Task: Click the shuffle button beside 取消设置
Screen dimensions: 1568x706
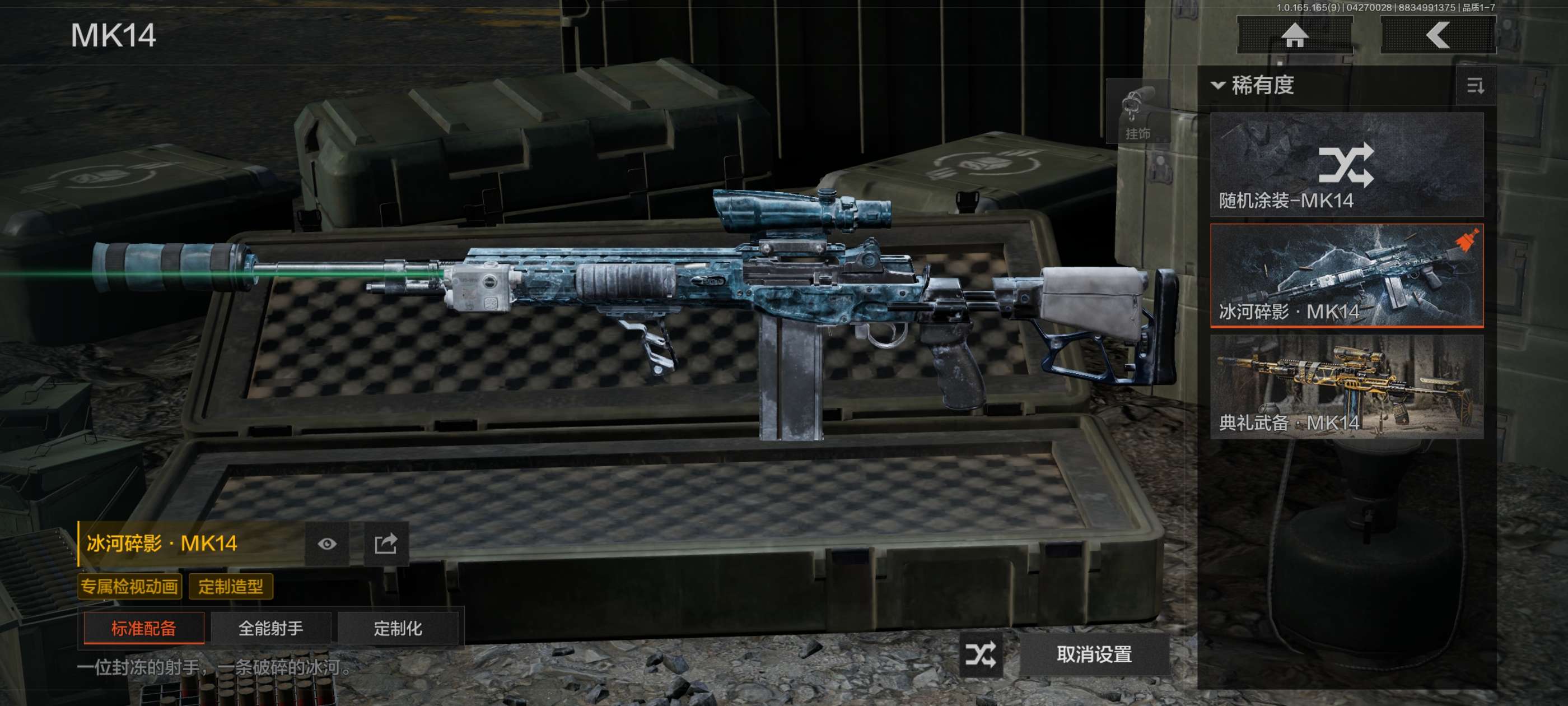Action: (x=980, y=655)
